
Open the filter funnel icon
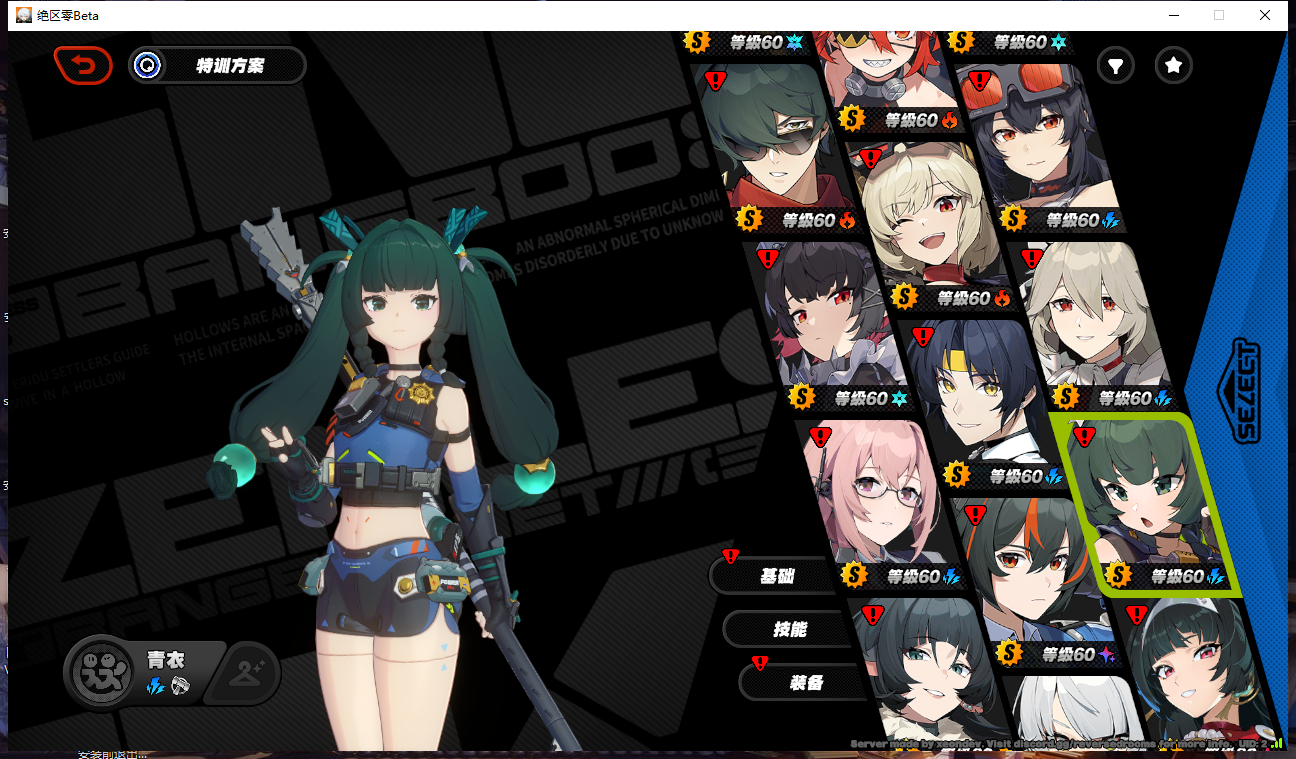point(1115,66)
